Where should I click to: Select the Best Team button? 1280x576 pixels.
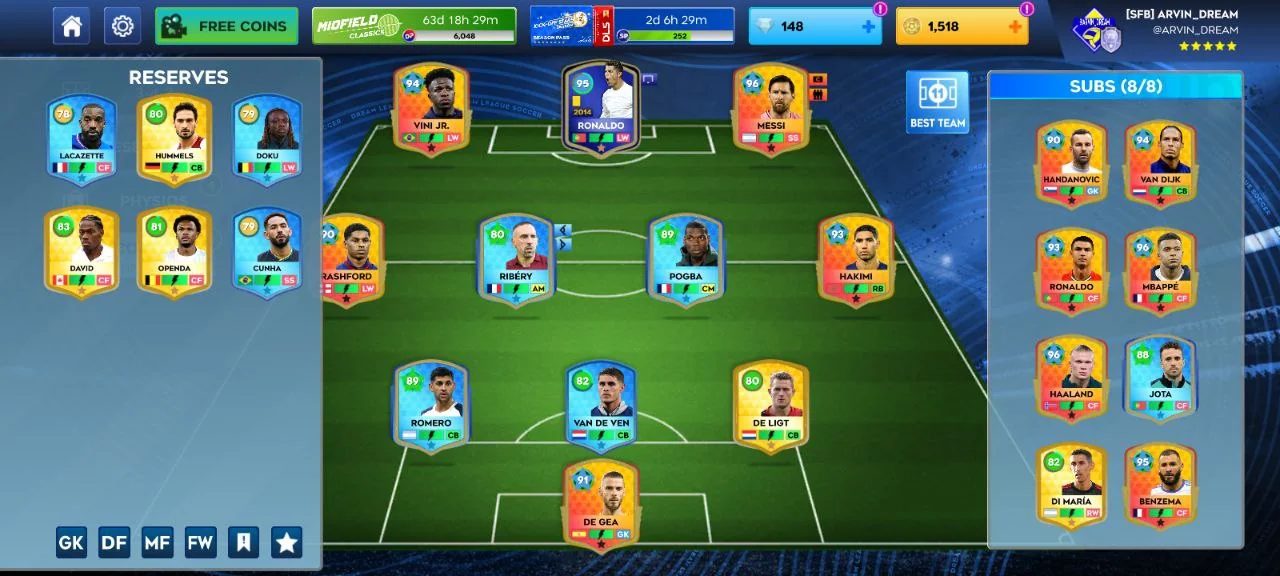(937, 102)
